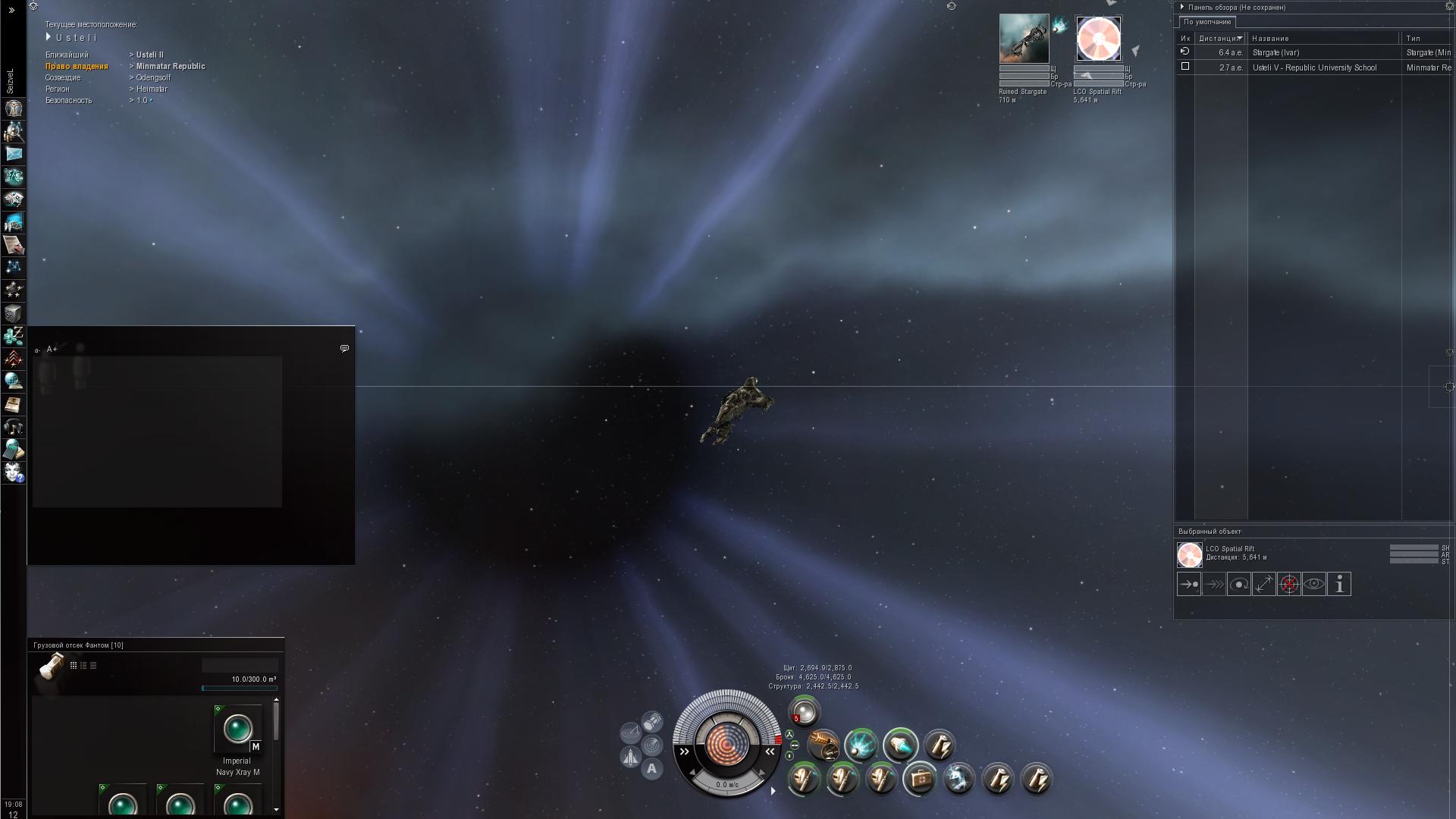Click the keep-at-range double arrow button
The image size is (1456, 819).
coord(1264,585)
